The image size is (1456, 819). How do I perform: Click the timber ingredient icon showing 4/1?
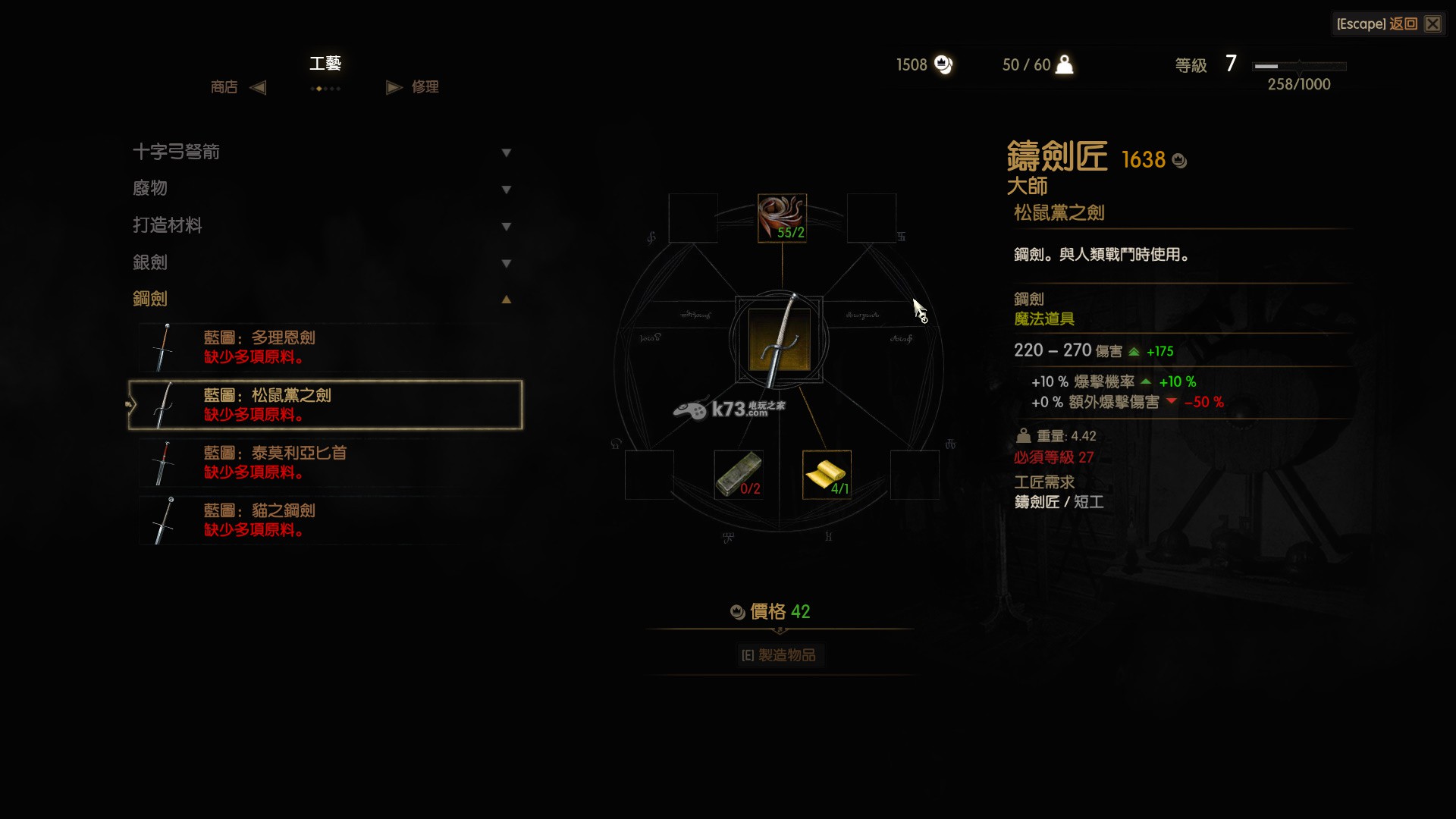(827, 475)
